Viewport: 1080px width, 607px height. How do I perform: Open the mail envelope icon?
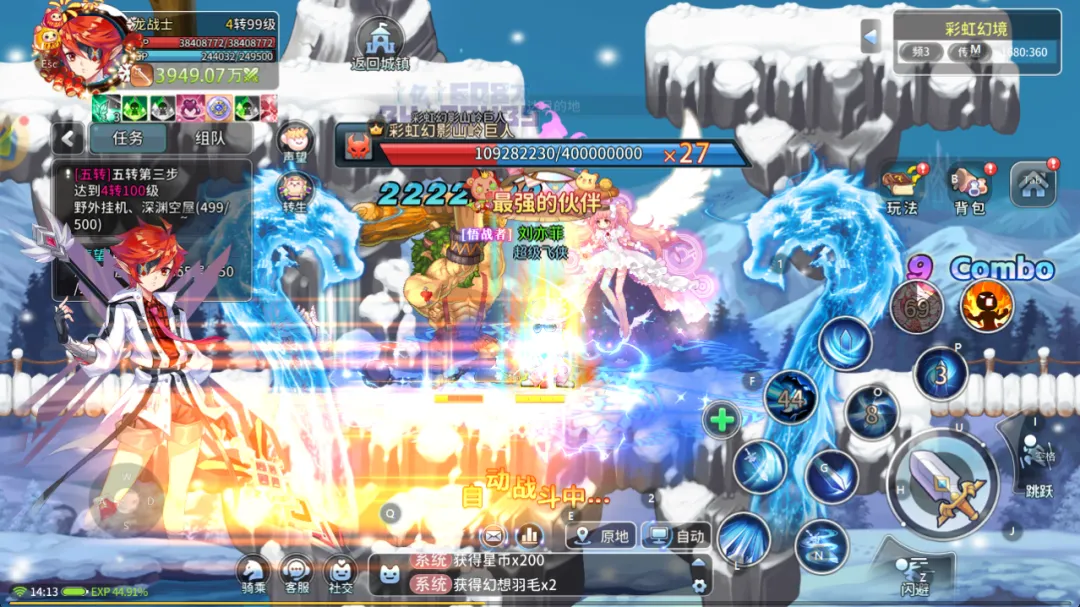[494, 535]
